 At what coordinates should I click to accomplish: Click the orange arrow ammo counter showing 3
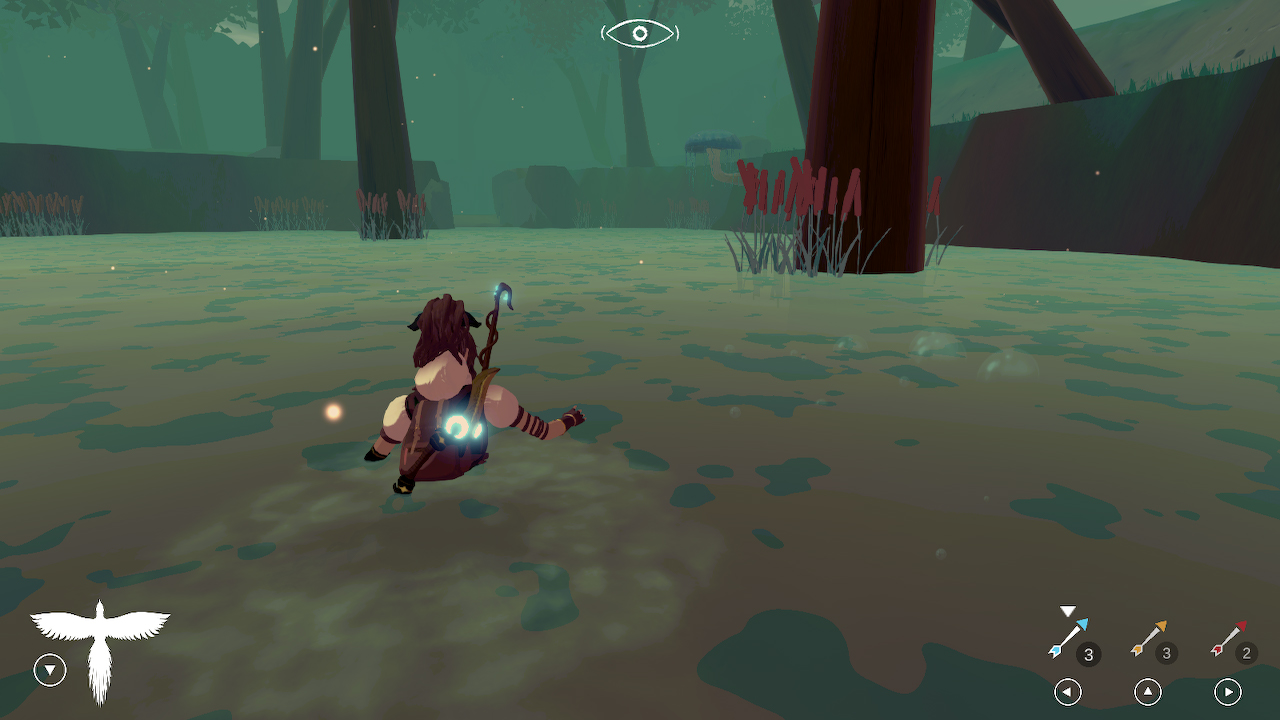pos(1167,655)
